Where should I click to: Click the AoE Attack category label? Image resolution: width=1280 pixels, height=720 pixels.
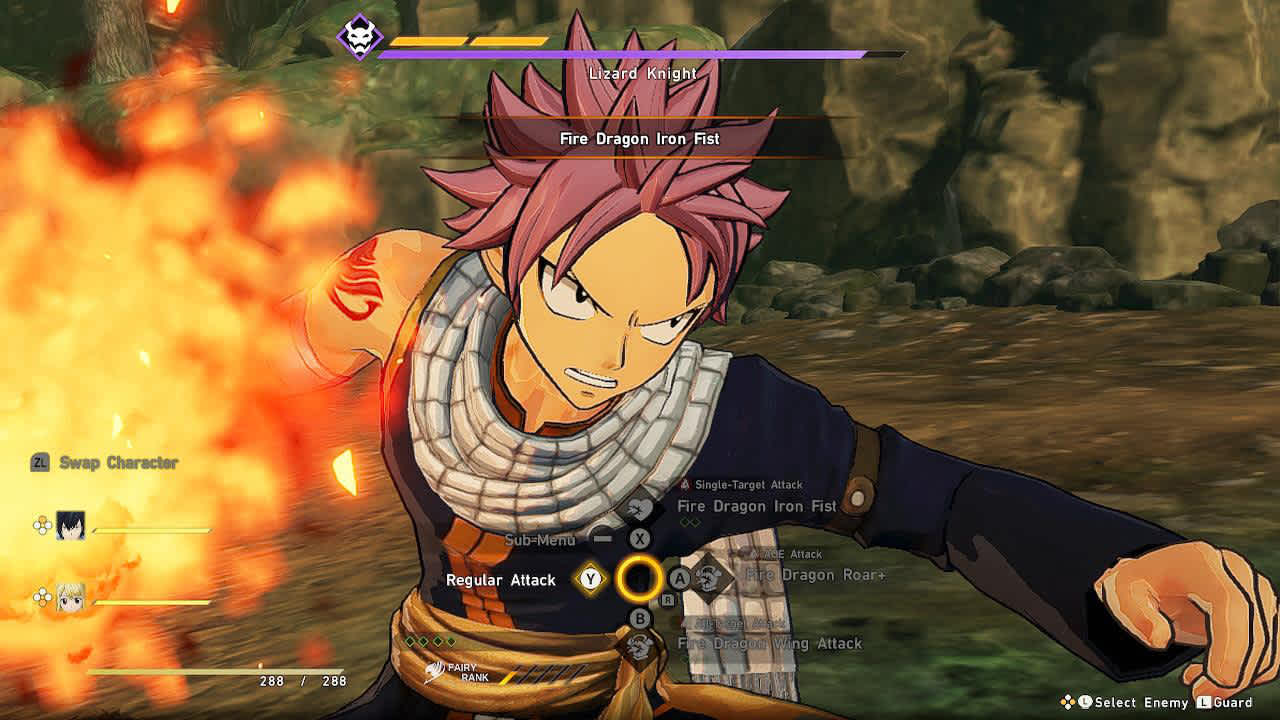tap(788, 553)
